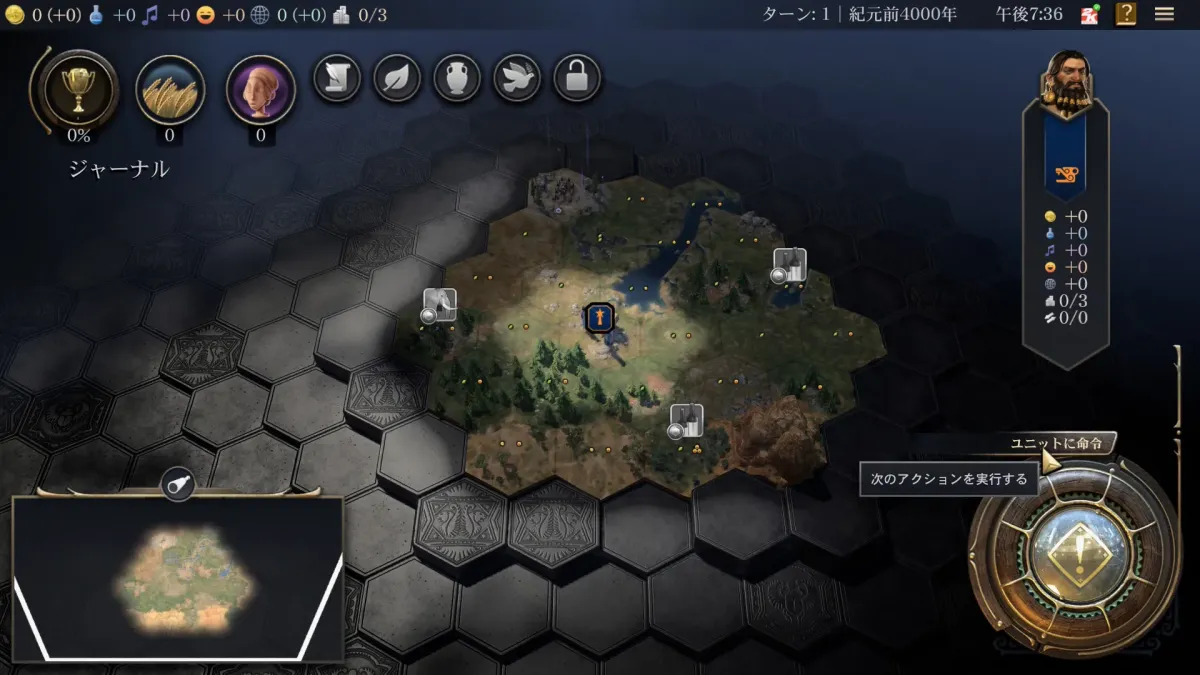This screenshot has height=675, width=1200.
Task: Select the leaf icon button
Action: 397,78
